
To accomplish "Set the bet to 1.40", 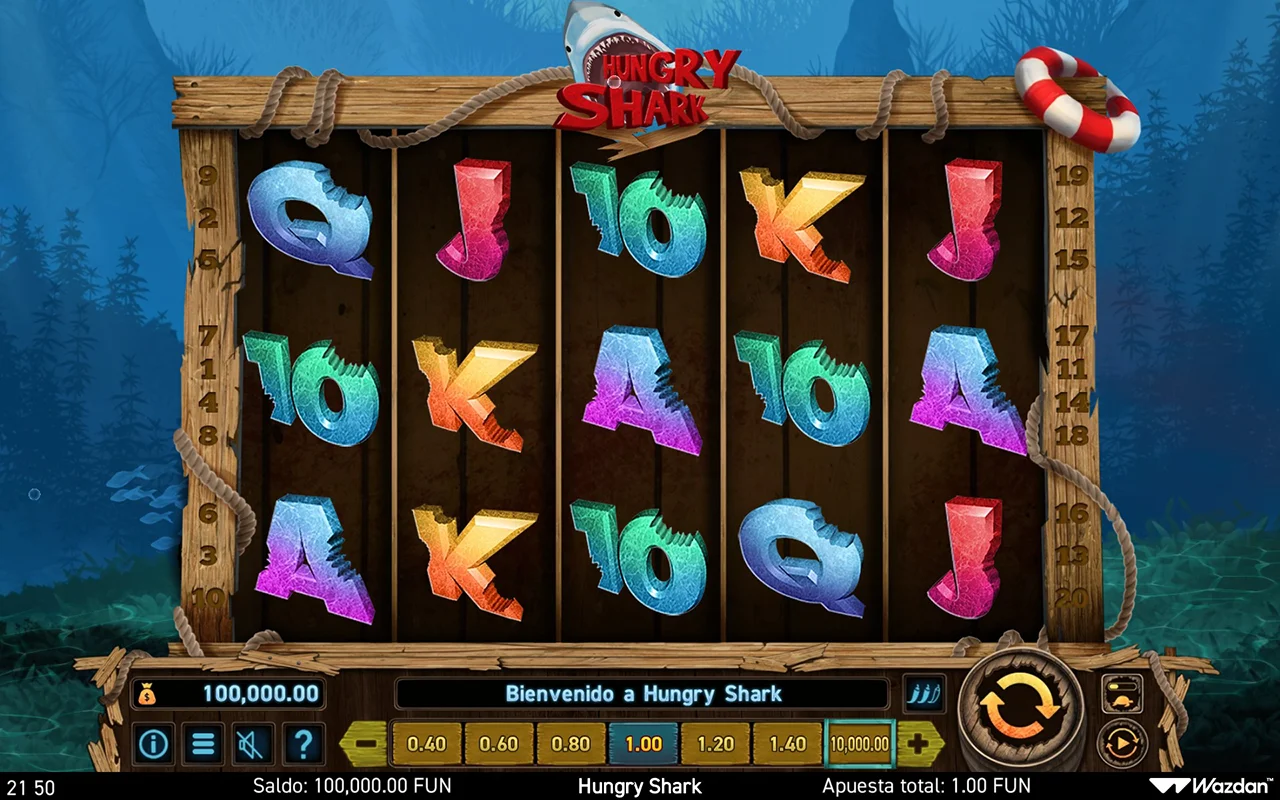I will coord(787,744).
